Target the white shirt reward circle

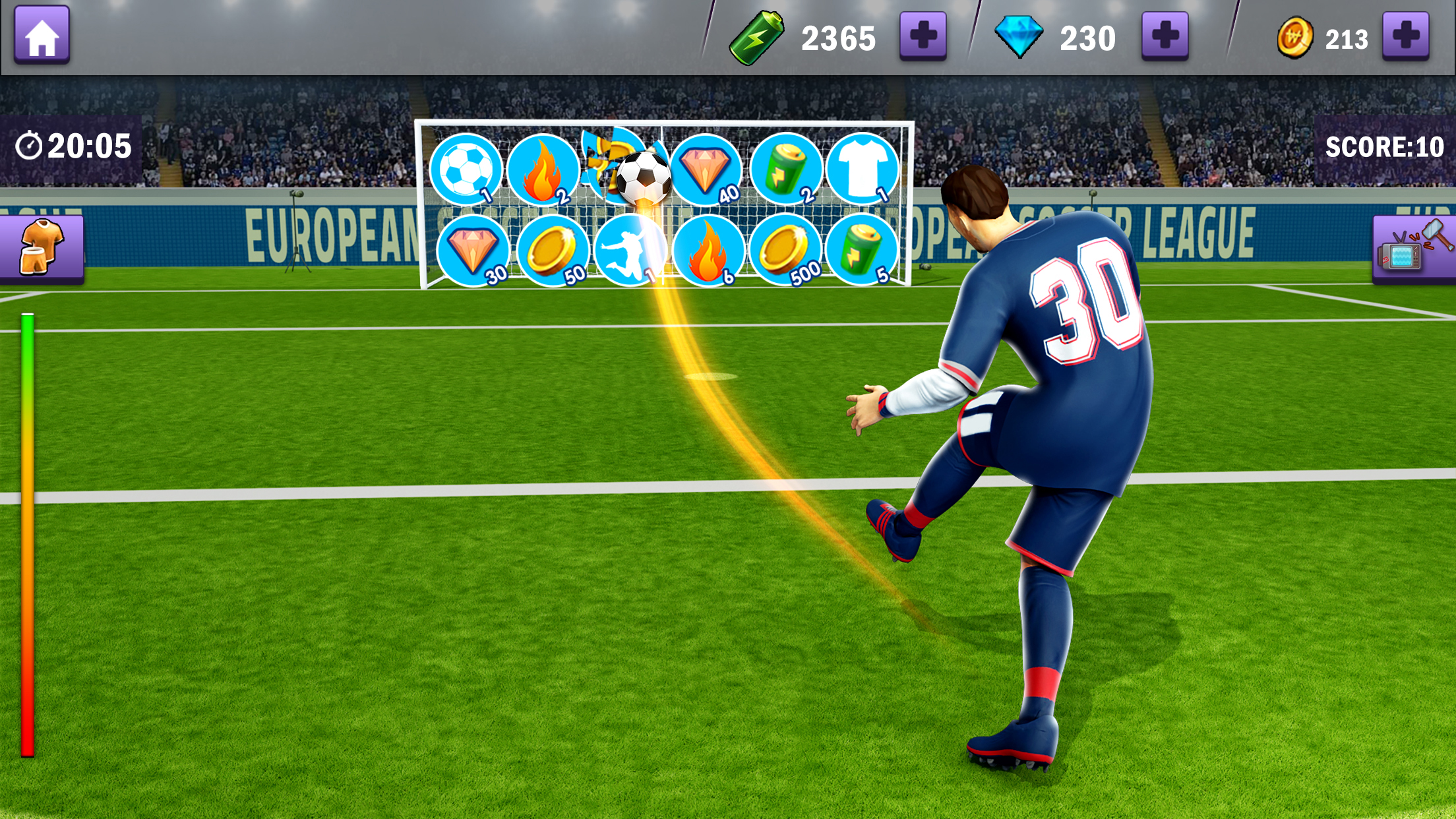(x=863, y=169)
